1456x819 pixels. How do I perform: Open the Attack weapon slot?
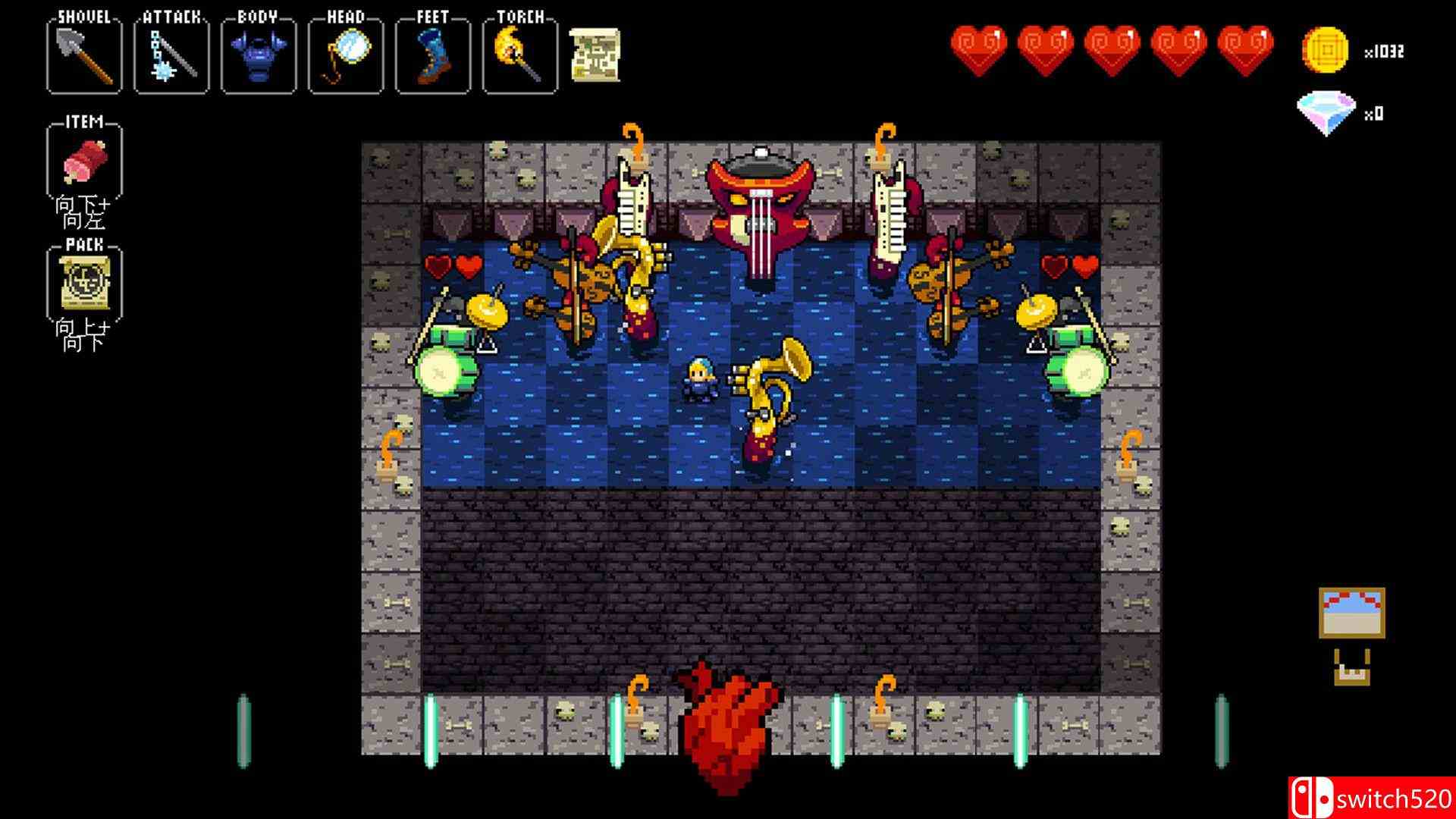point(170,55)
